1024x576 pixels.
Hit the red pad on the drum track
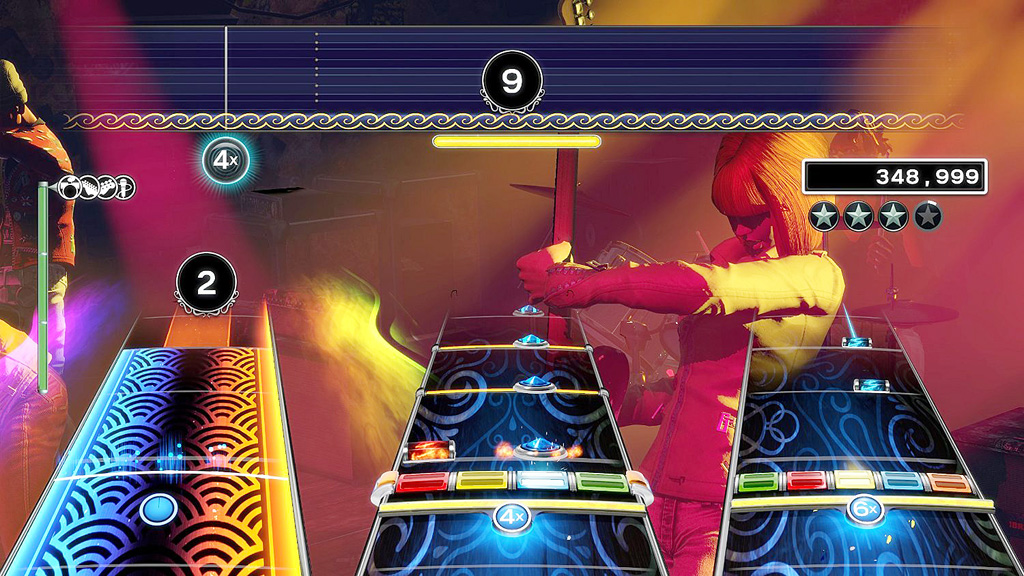422,483
